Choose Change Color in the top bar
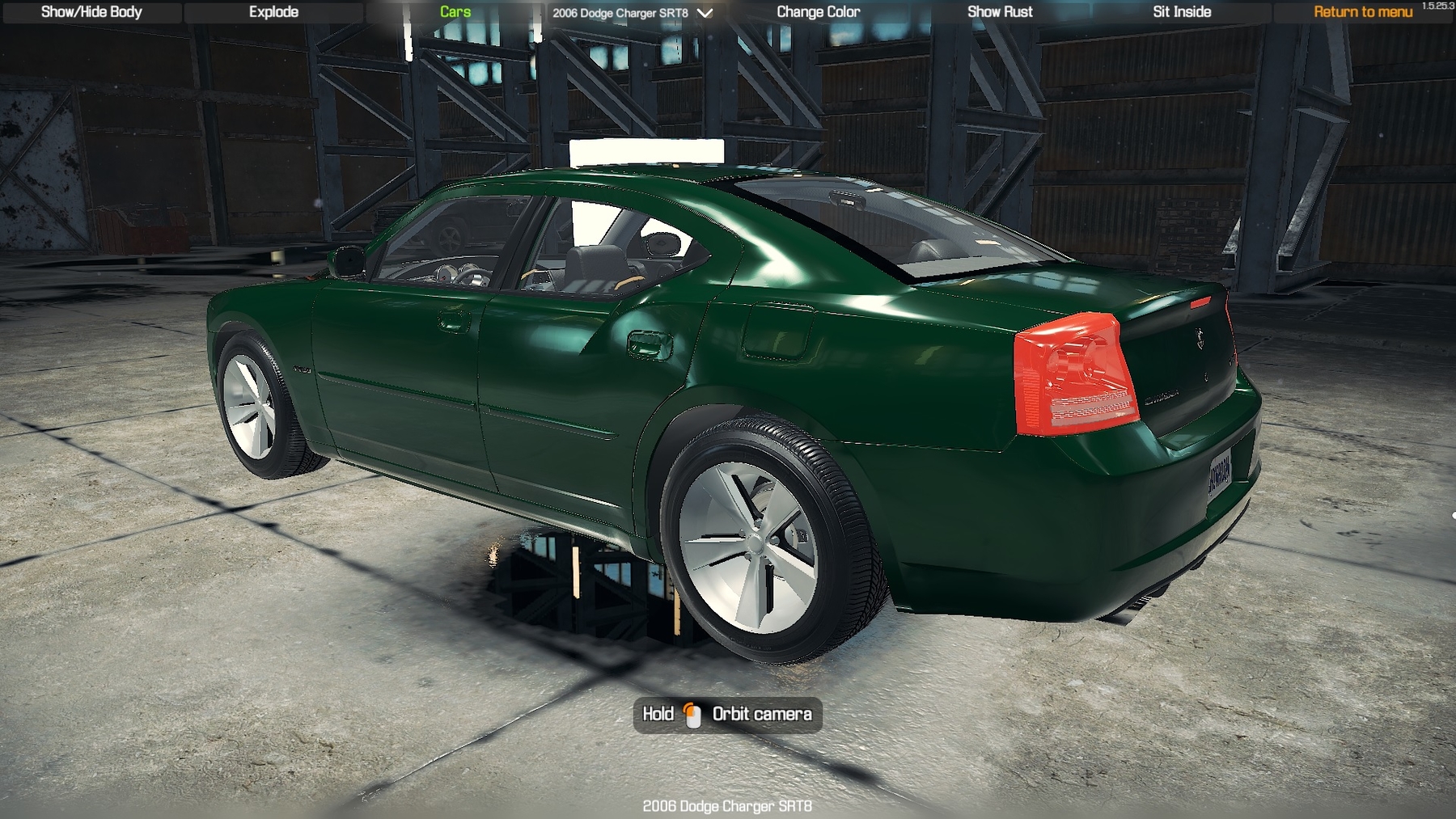 pos(818,12)
